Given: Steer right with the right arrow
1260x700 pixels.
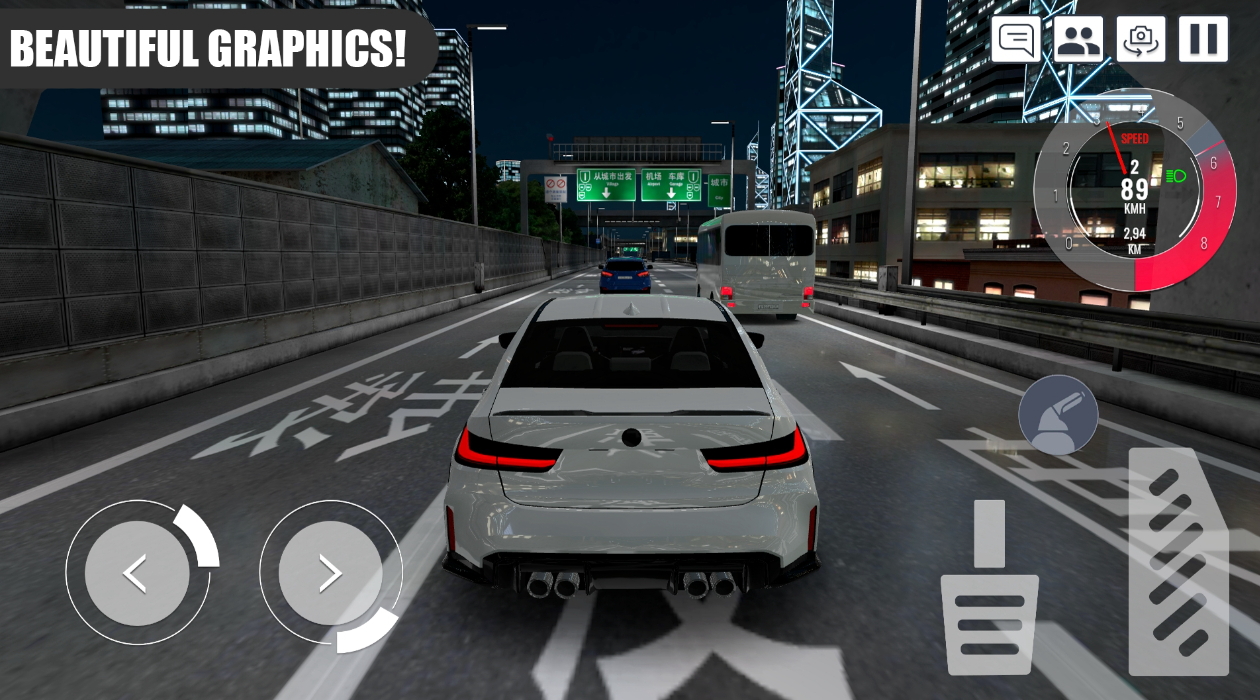Looking at the screenshot, I should (330, 573).
